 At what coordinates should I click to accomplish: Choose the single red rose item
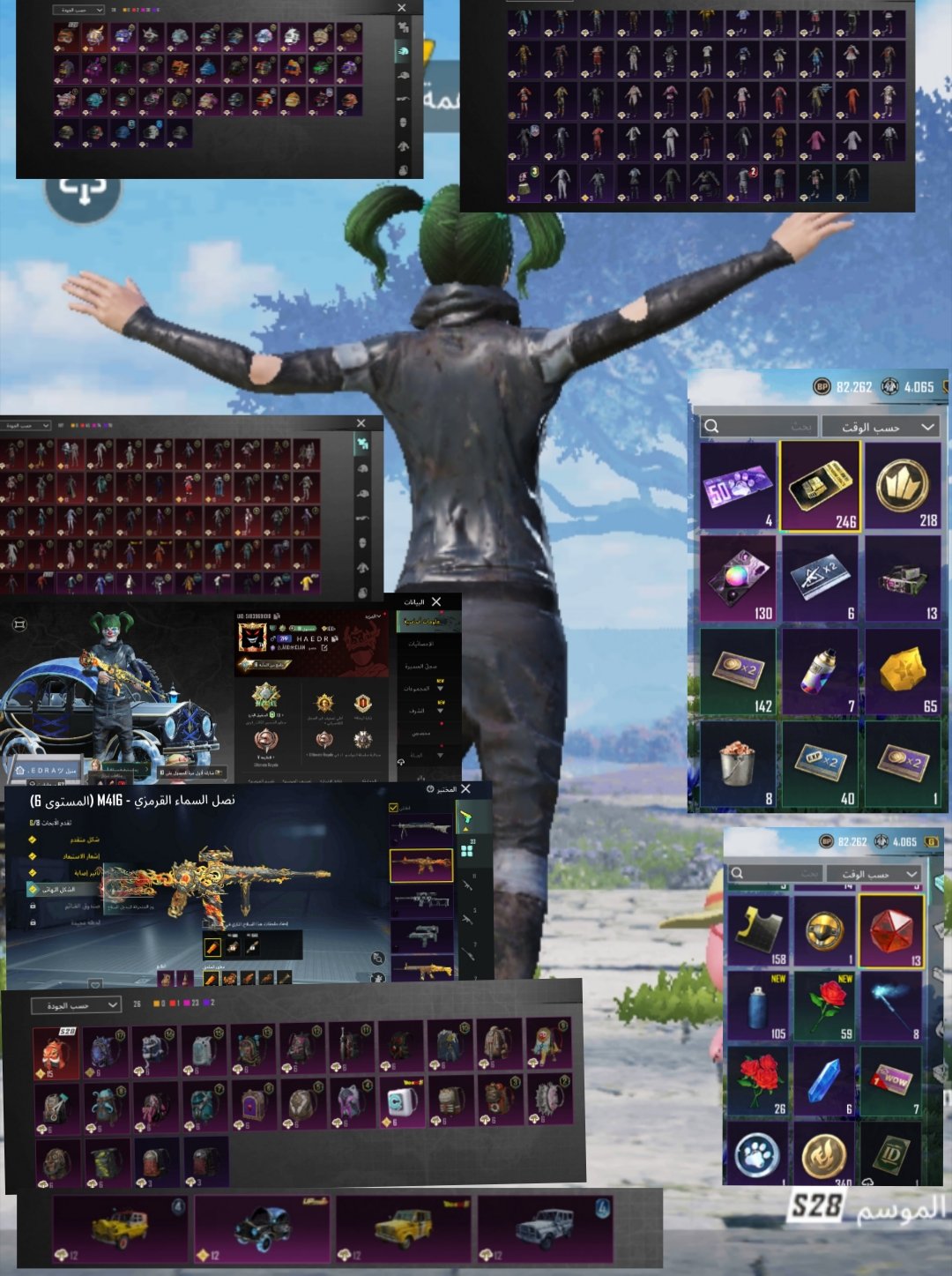point(825,1007)
